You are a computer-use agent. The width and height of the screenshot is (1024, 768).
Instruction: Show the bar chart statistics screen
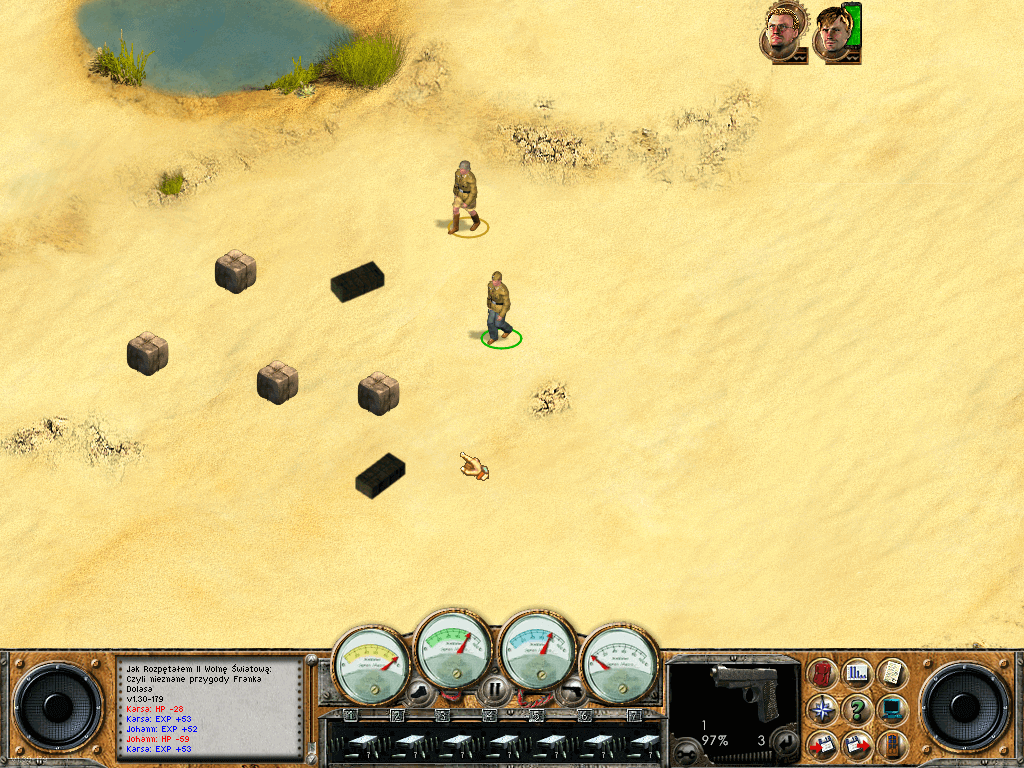857,673
